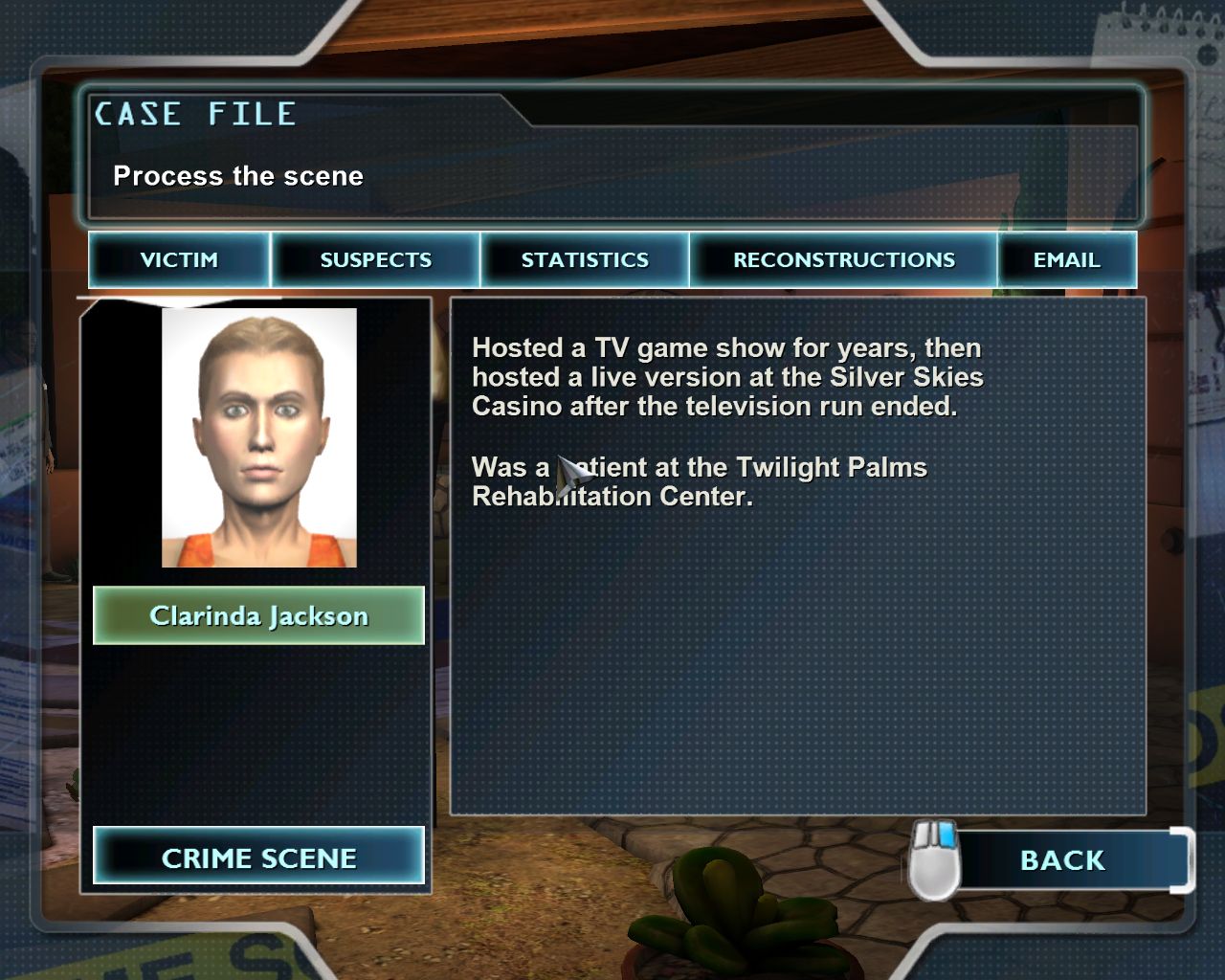Select the Reconstructions tab

pos(843,259)
